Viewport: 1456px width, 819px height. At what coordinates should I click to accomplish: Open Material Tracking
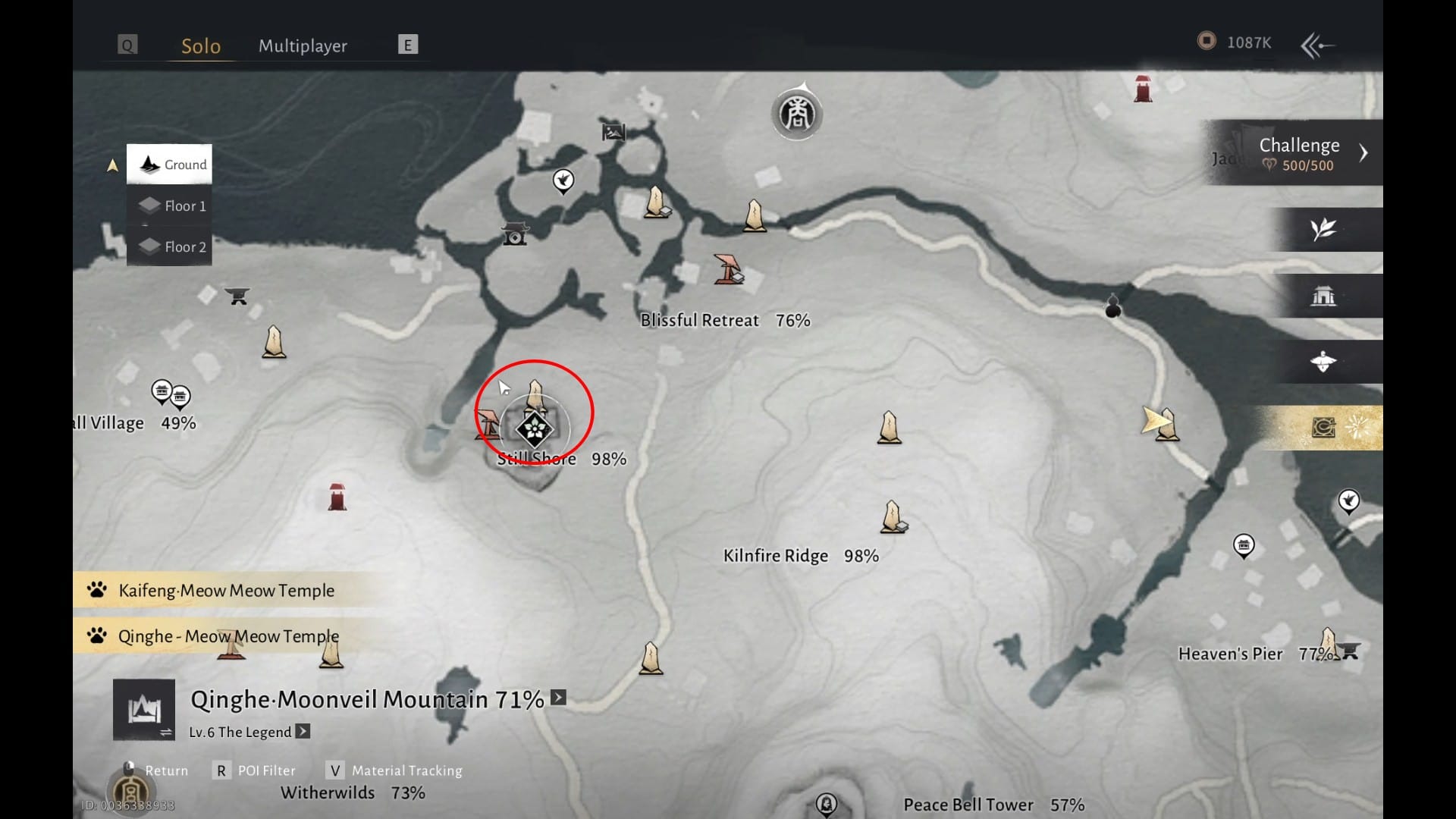coord(397,771)
